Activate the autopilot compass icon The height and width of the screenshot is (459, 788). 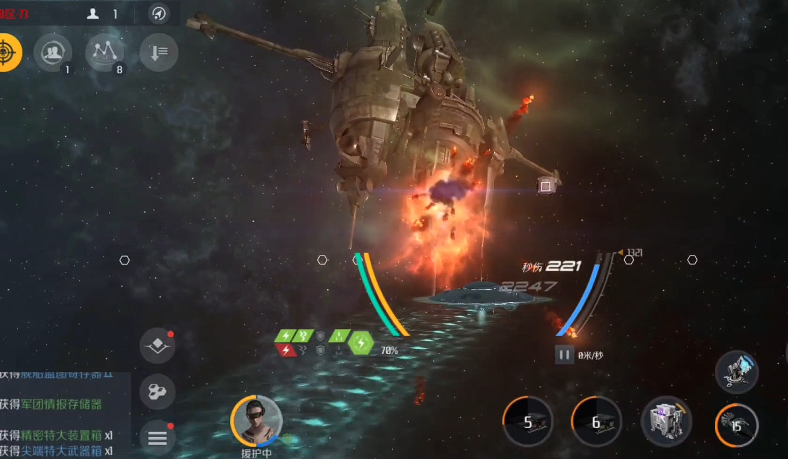tap(158, 14)
